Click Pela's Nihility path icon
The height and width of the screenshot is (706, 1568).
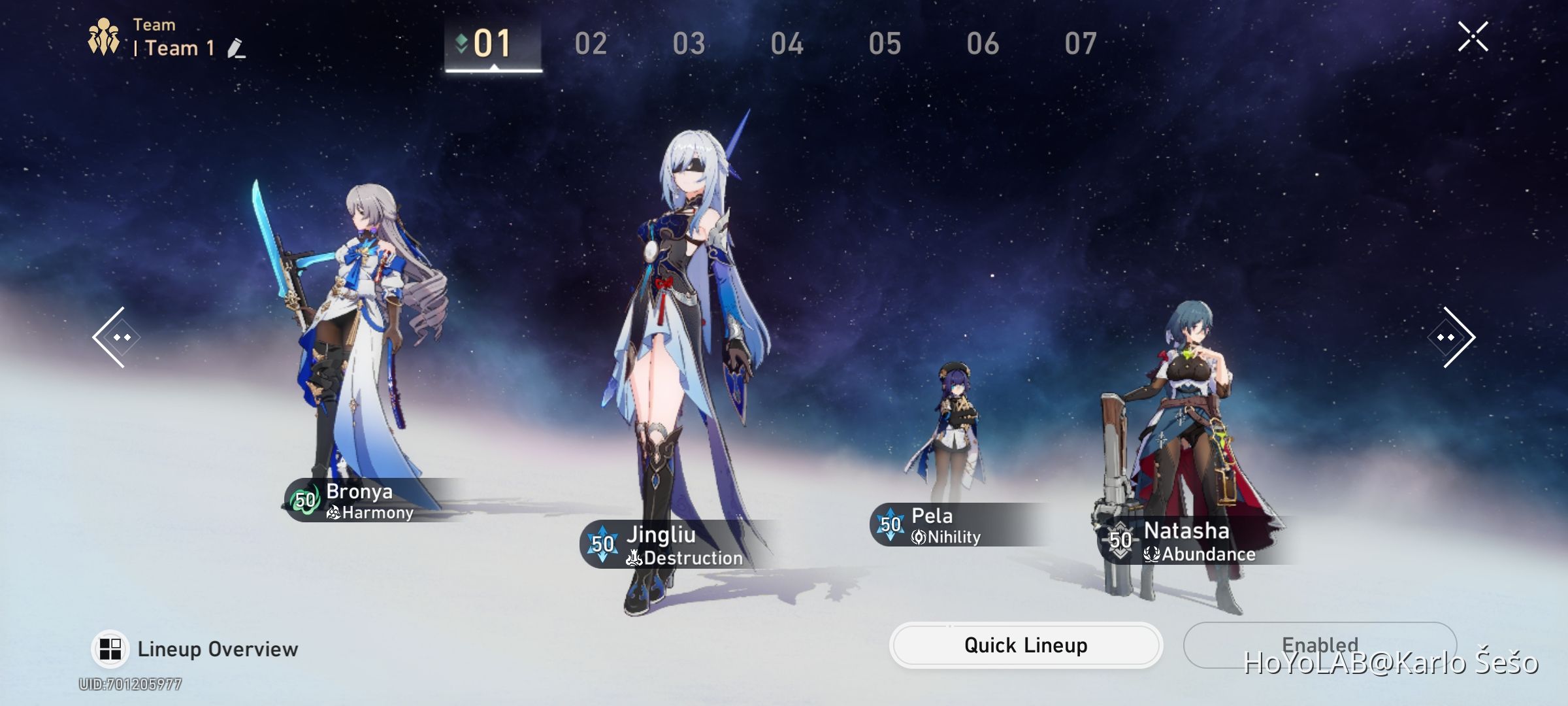coord(917,537)
